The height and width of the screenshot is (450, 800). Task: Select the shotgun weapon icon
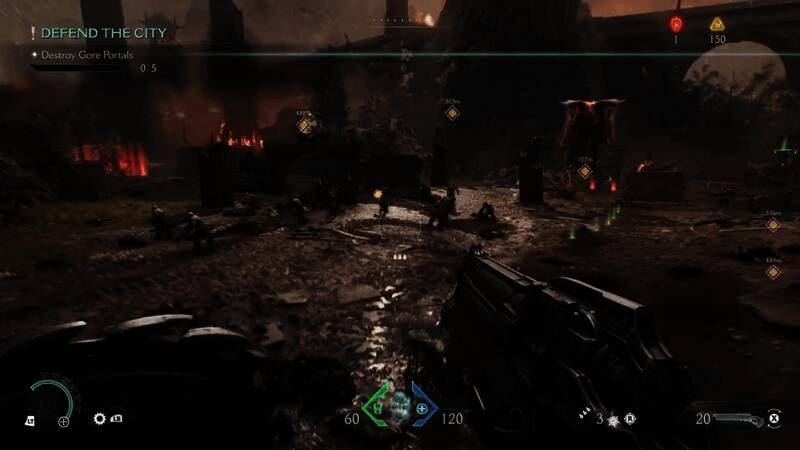734,418
